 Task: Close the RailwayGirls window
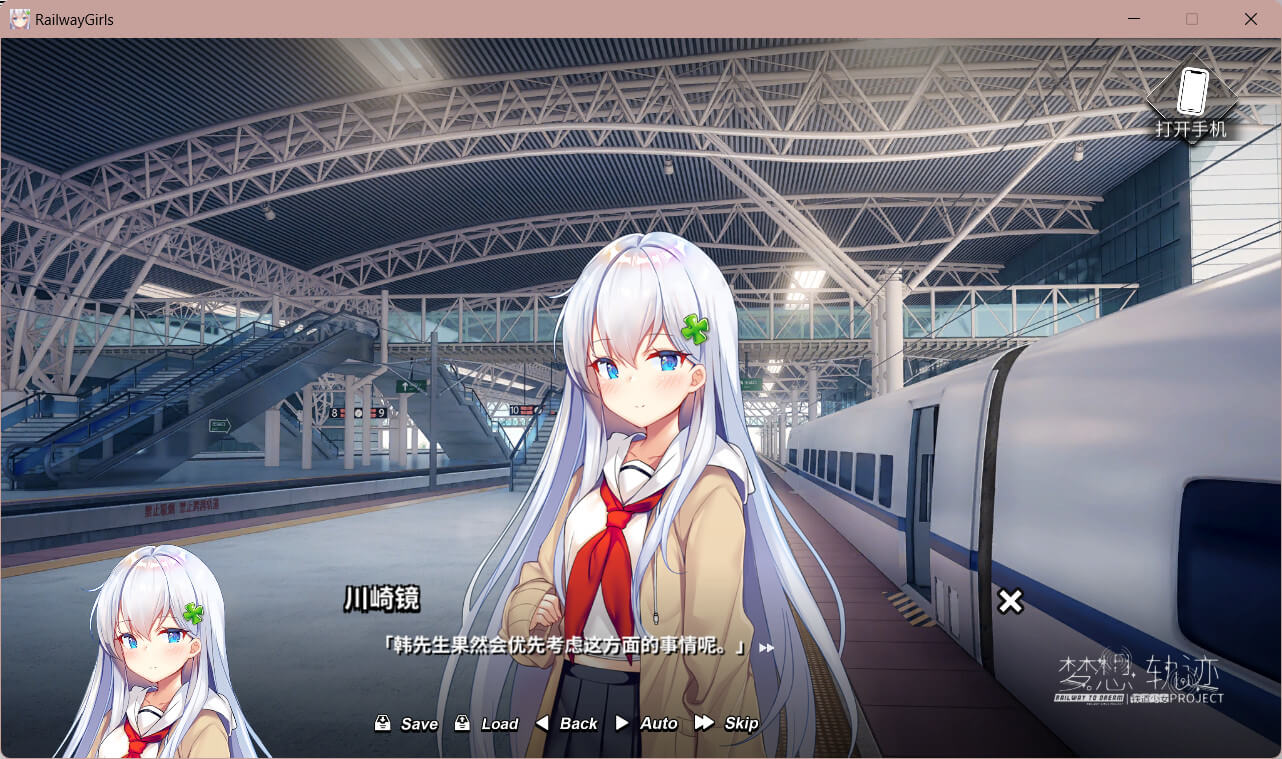pos(1250,19)
